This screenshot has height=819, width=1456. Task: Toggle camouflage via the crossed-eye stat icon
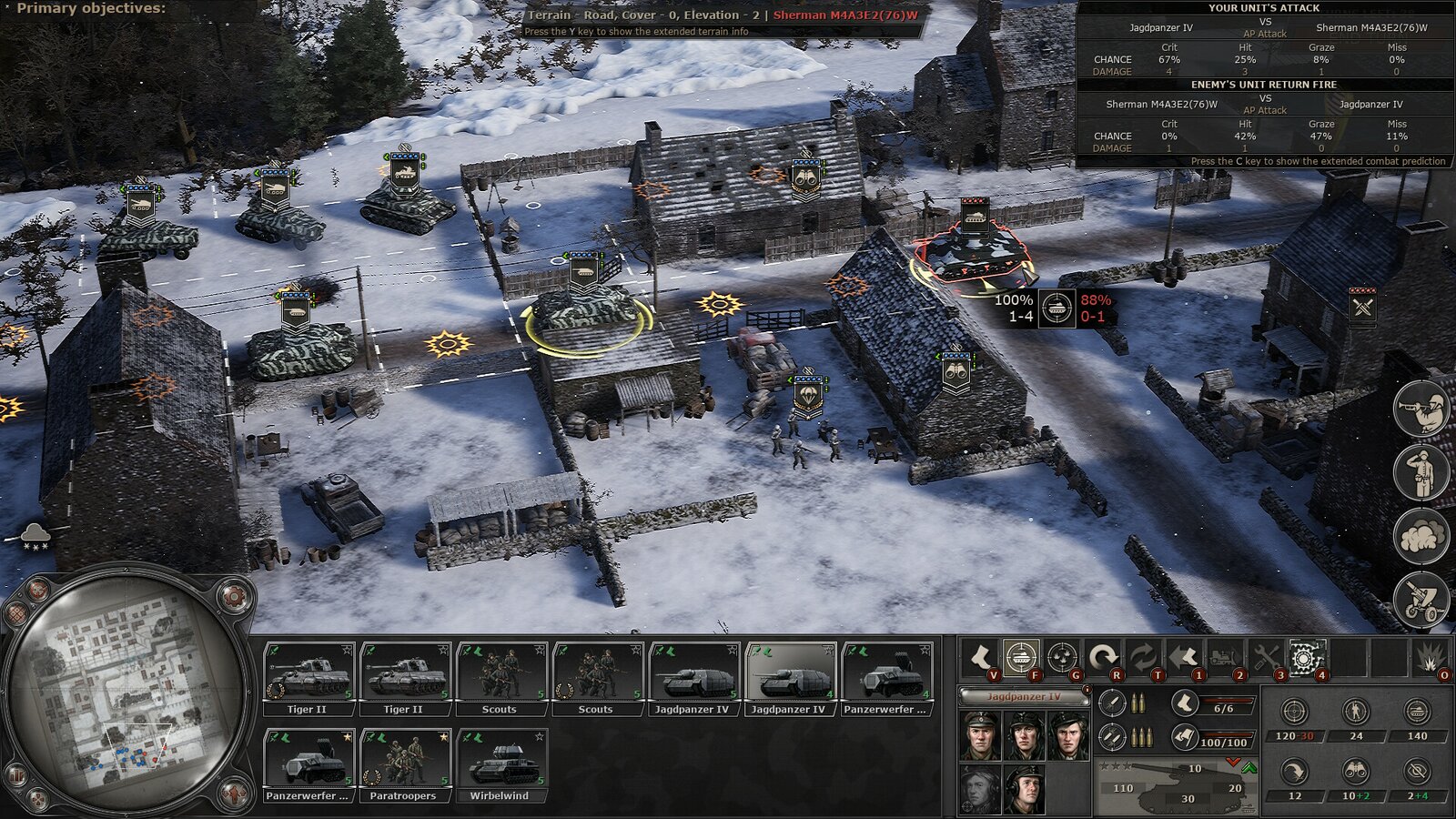tap(1415, 772)
